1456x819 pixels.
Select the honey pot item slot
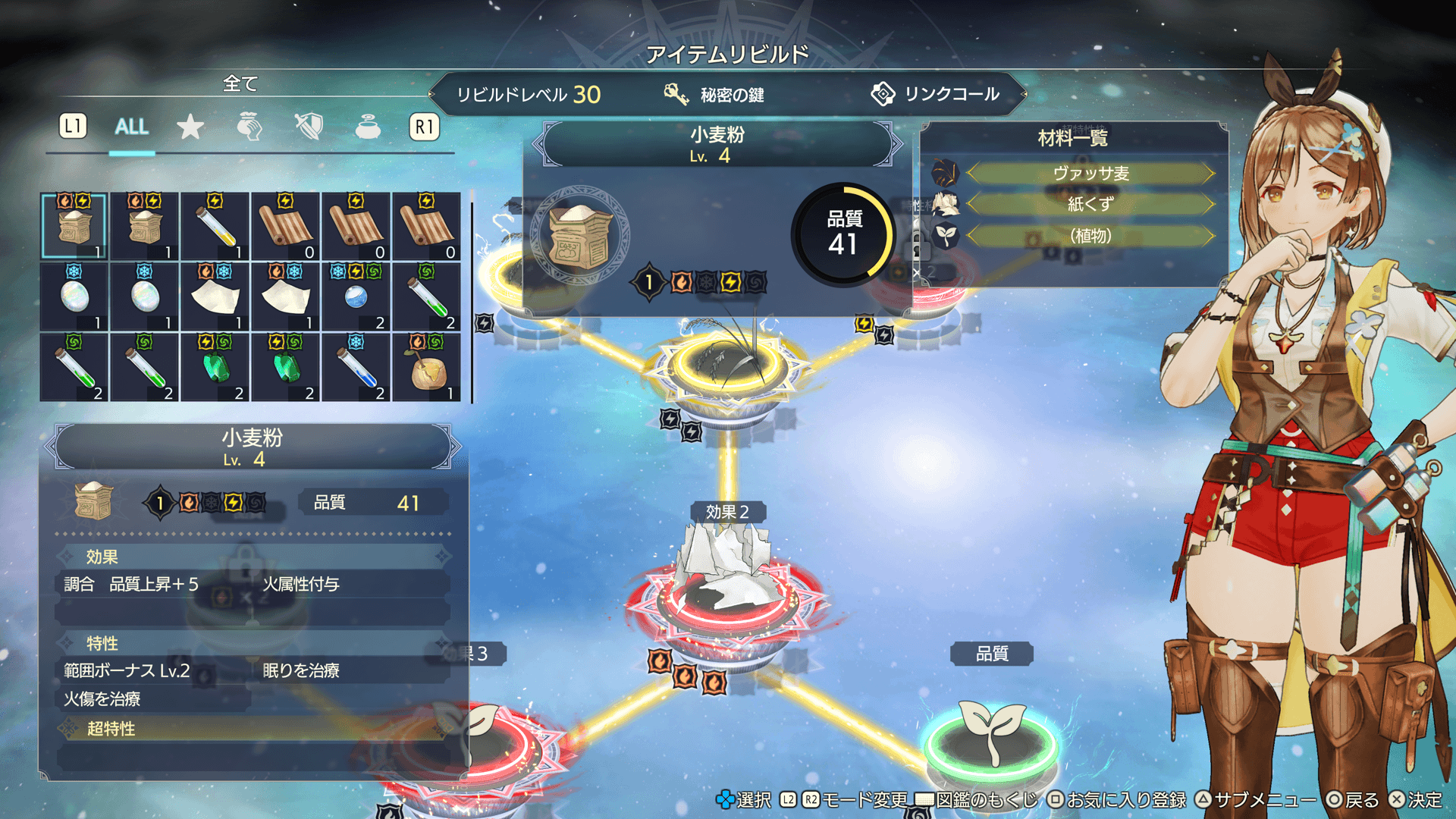(428, 368)
